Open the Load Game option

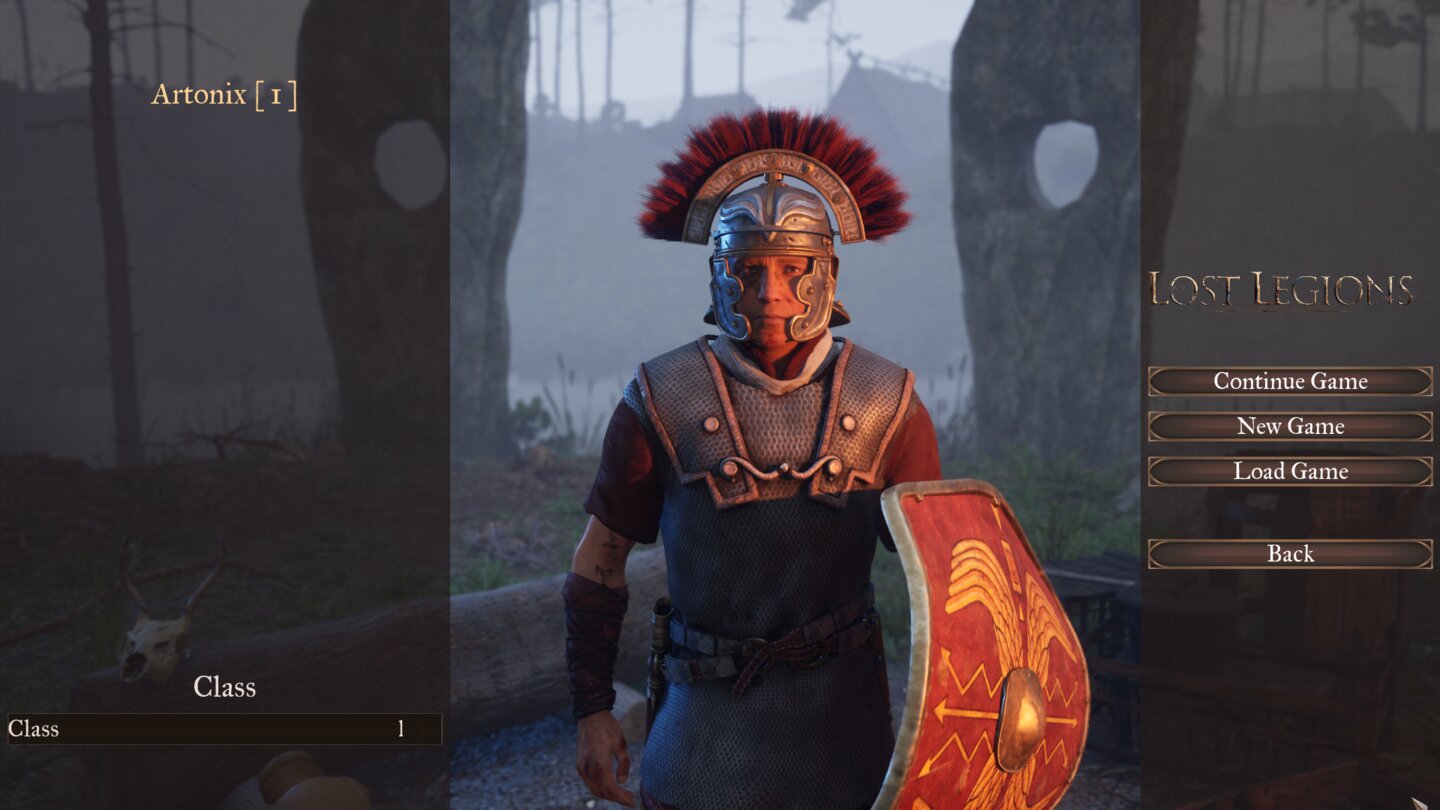1290,471
